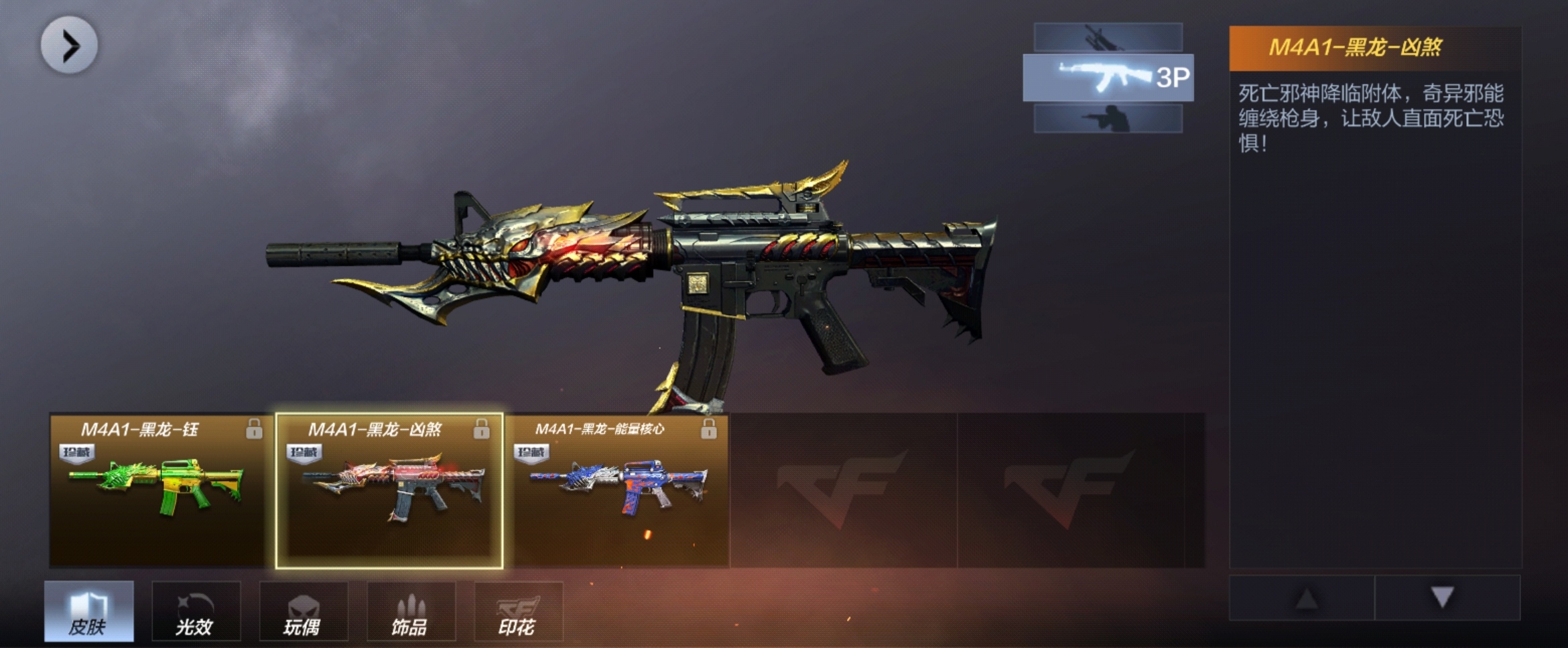Click the 饰品 (accessories) icon tab

click(x=411, y=611)
